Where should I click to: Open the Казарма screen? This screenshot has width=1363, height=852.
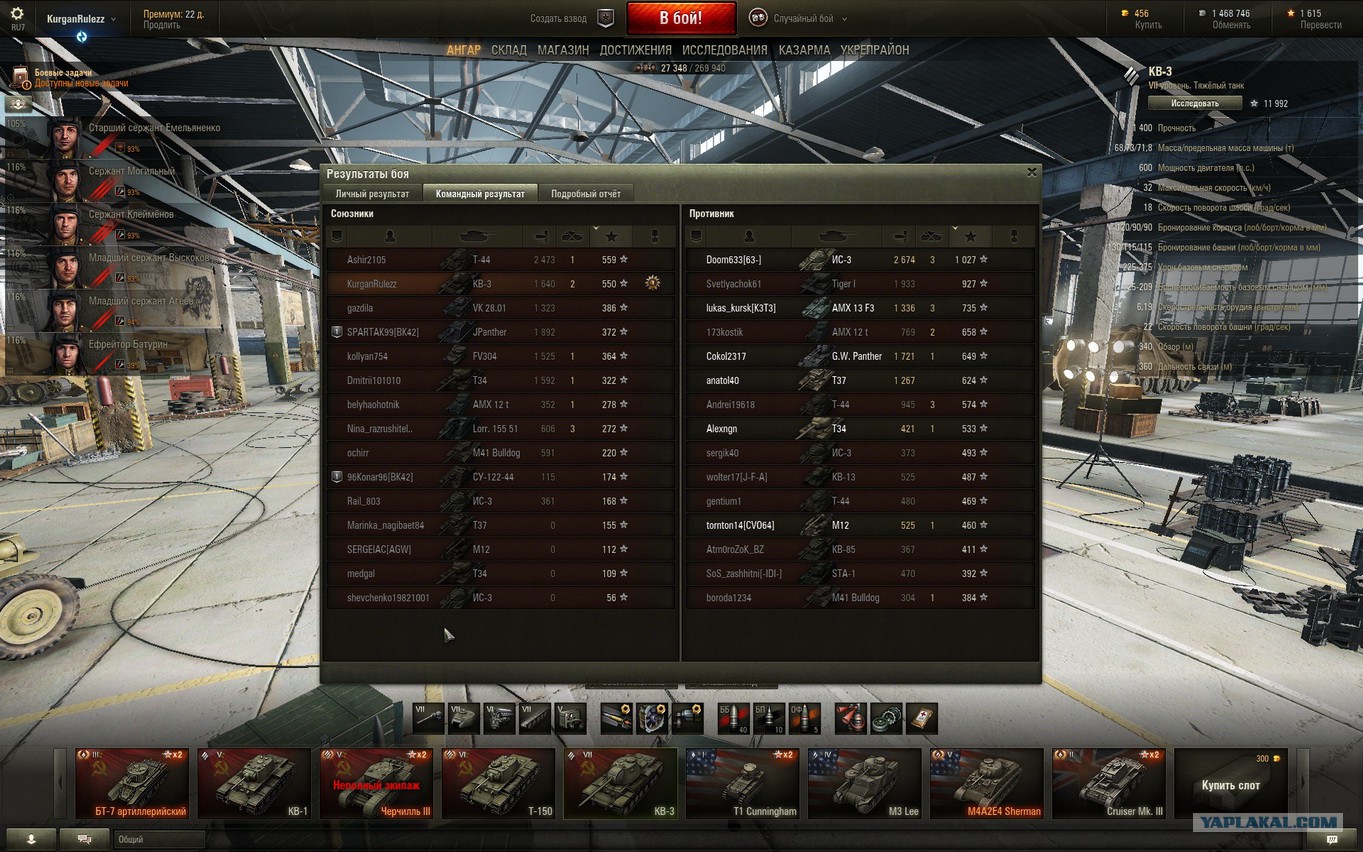pyautogui.click(x=804, y=50)
